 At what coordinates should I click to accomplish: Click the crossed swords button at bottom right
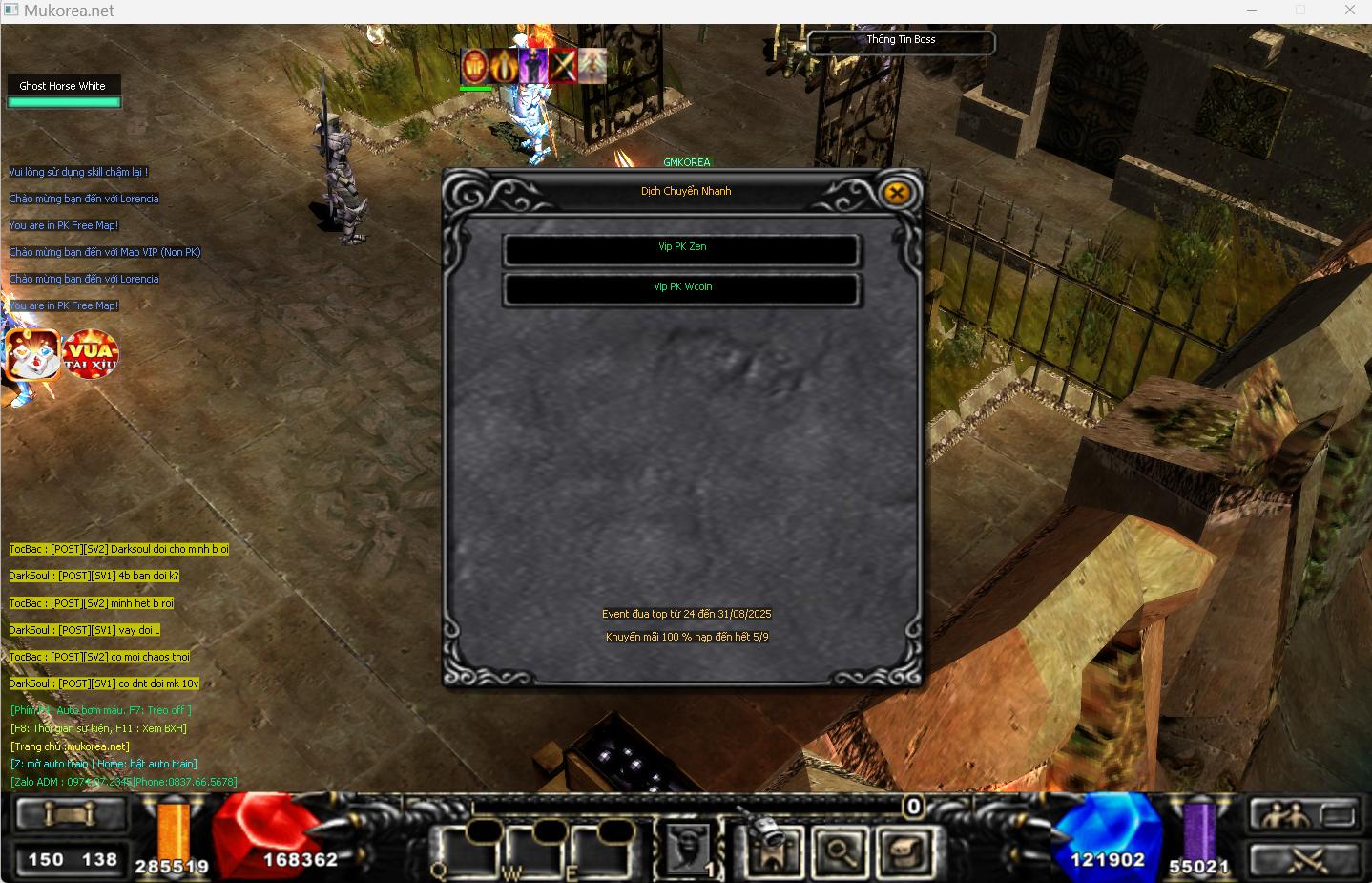(x=1304, y=858)
